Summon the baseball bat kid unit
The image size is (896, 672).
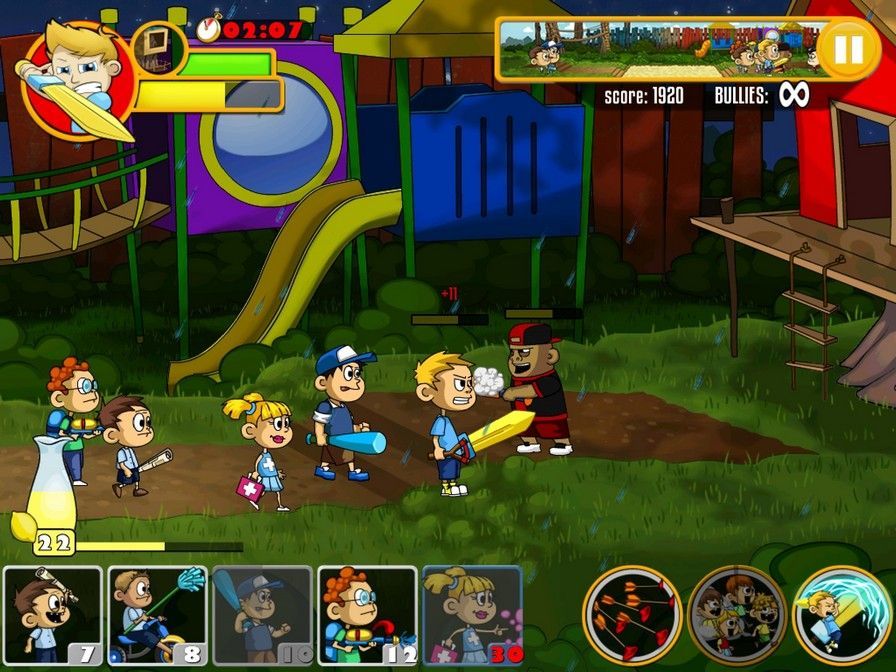pos(53,615)
